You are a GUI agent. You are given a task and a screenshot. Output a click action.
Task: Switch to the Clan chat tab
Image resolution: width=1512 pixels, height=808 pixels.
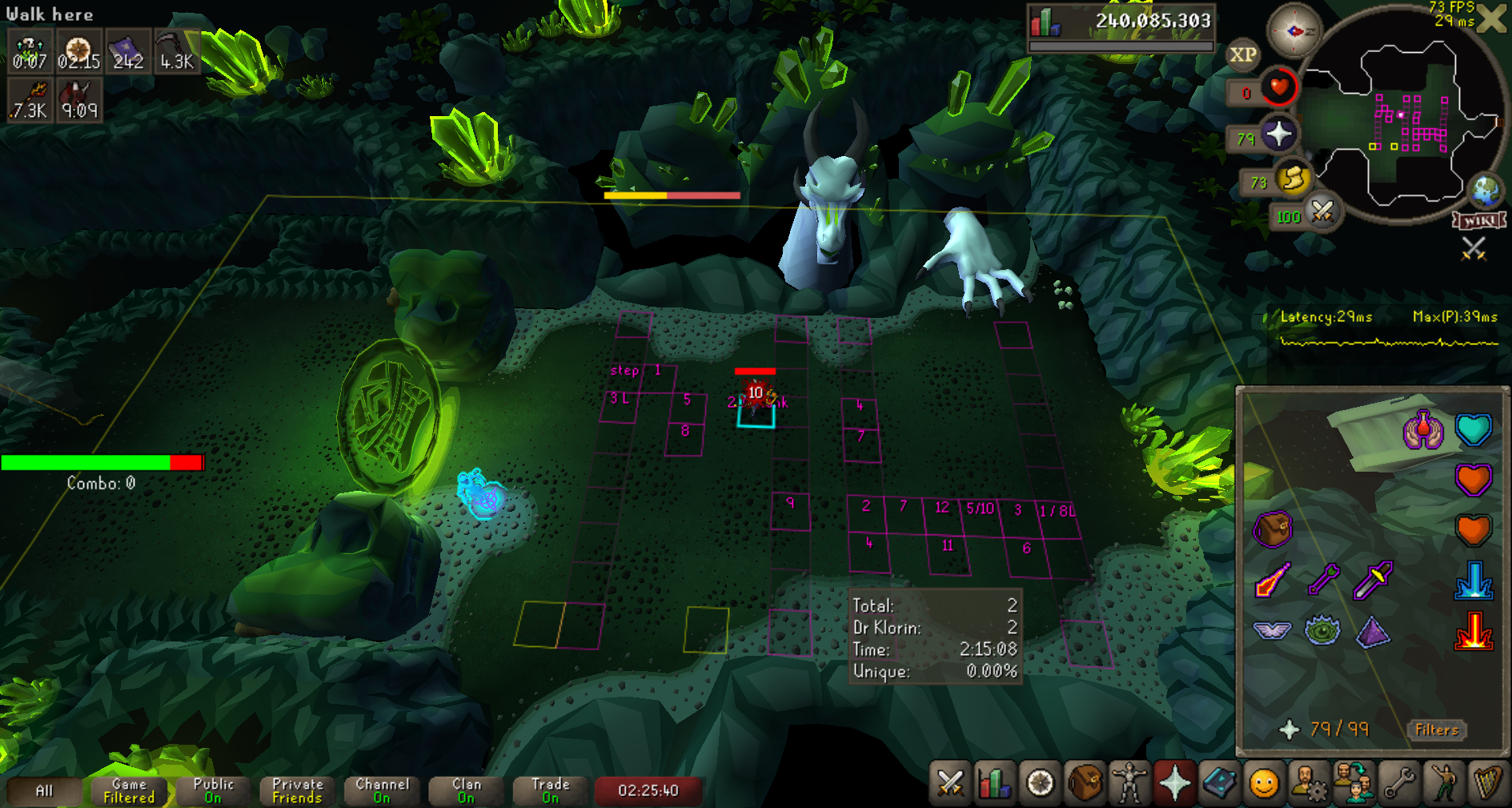click(466, 790)
